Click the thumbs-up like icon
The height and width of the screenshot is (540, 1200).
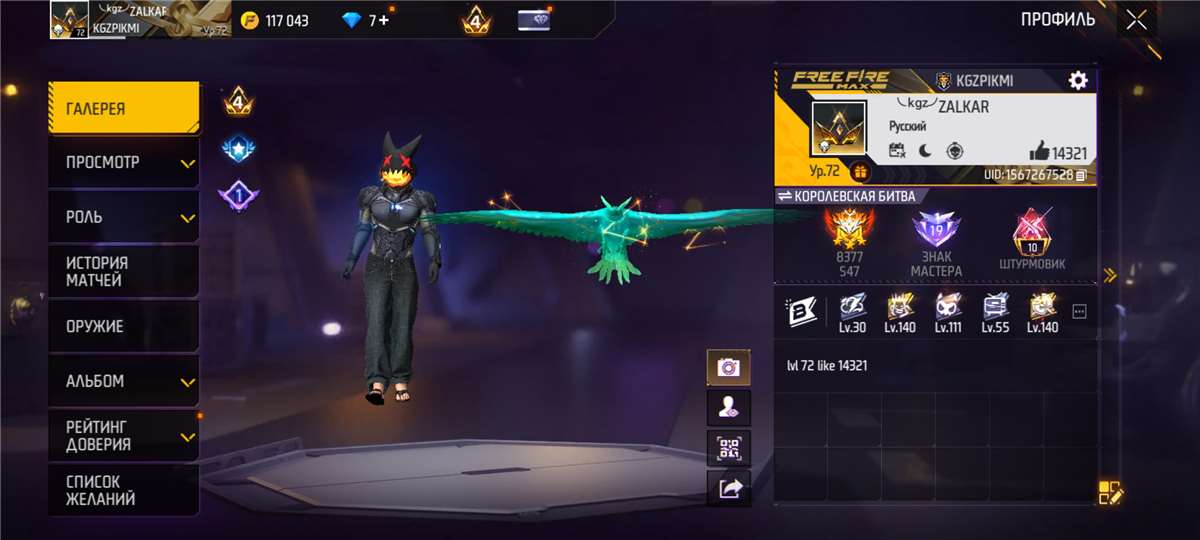point(1039,153)
